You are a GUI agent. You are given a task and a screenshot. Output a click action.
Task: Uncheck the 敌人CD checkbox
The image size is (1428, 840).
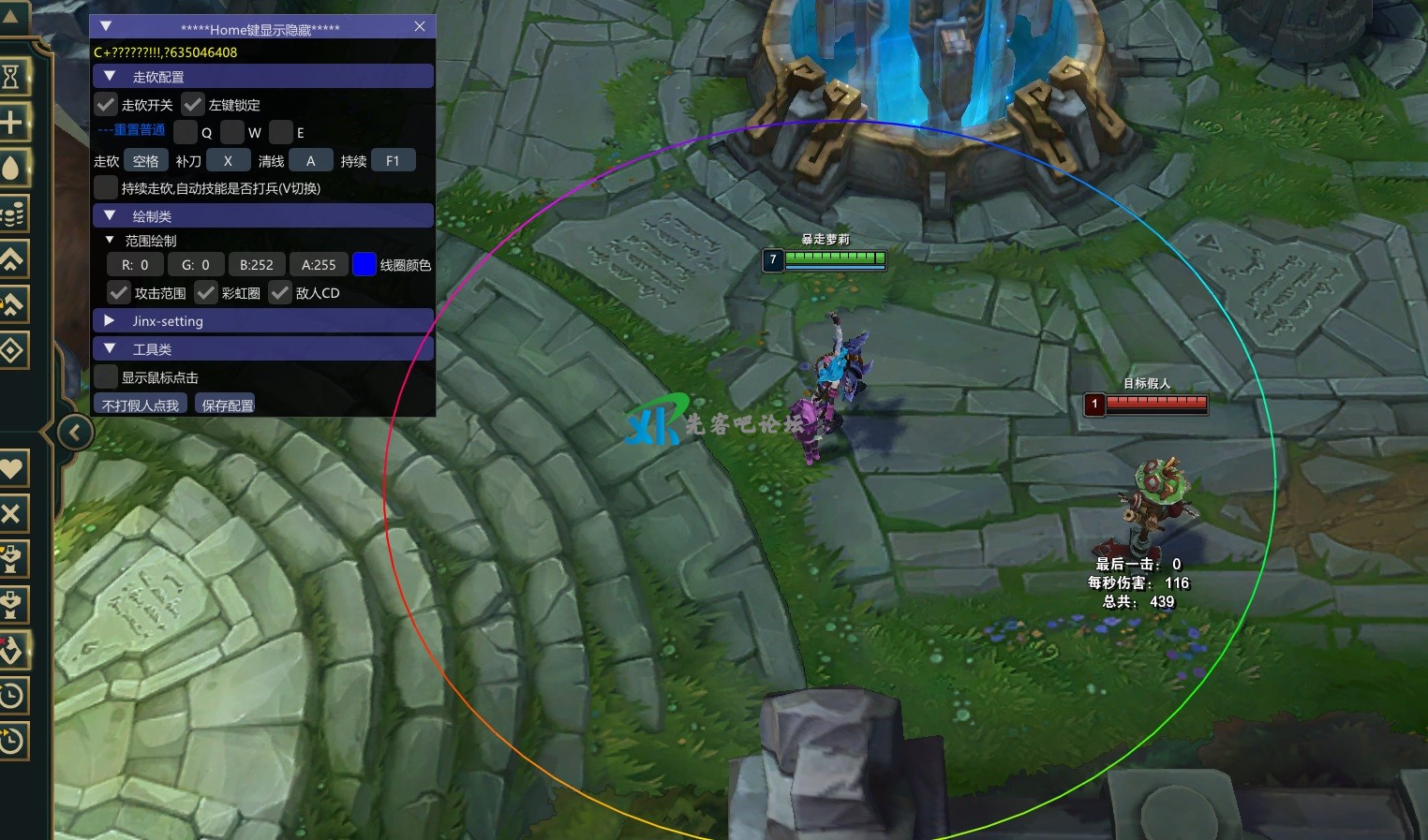(280, 293)
